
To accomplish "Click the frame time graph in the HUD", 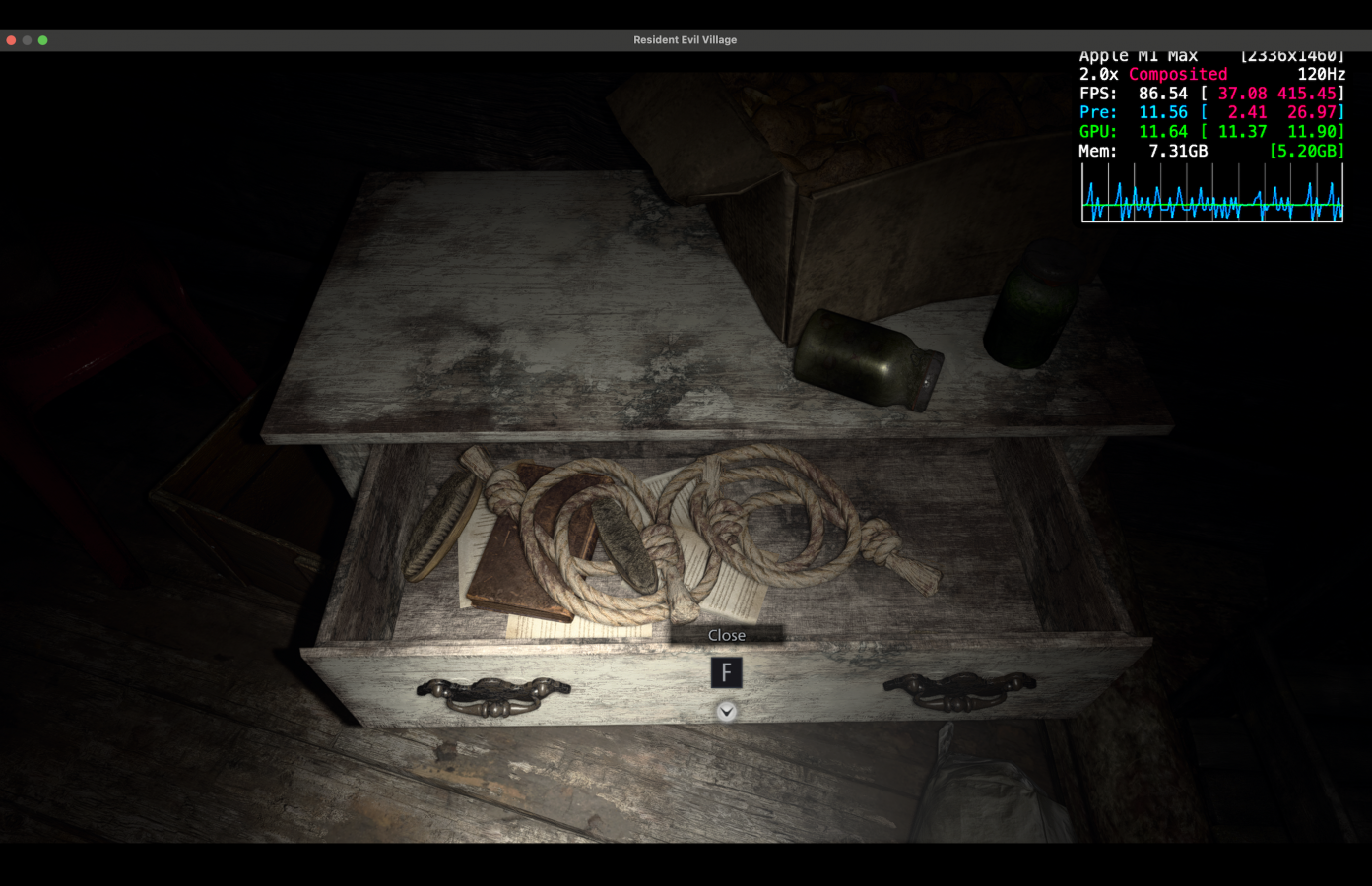I will (x=1211, y=194).
